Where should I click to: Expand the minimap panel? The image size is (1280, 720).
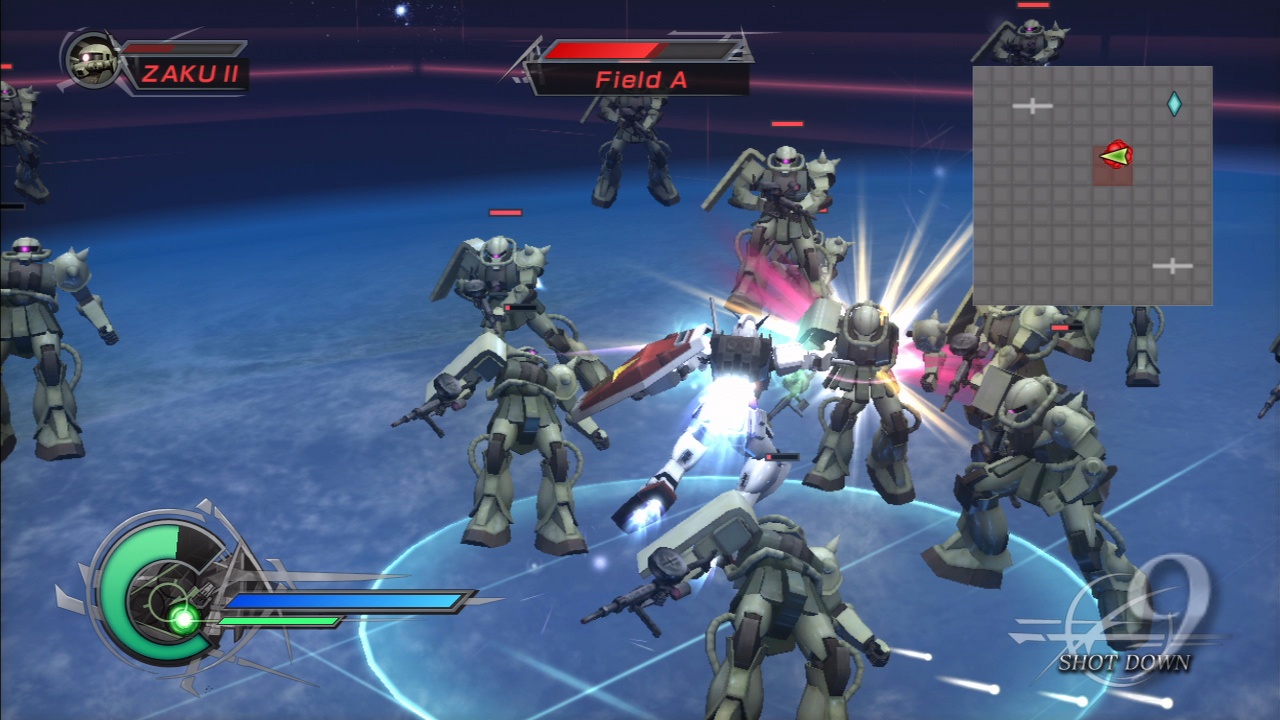point(1093,186)
